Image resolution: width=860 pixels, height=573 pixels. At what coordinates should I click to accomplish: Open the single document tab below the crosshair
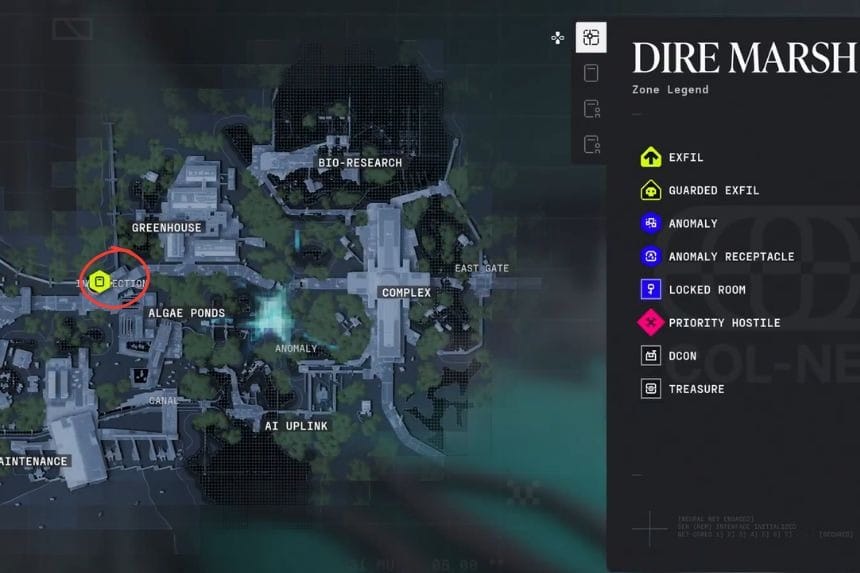click(x=591, y=73)
